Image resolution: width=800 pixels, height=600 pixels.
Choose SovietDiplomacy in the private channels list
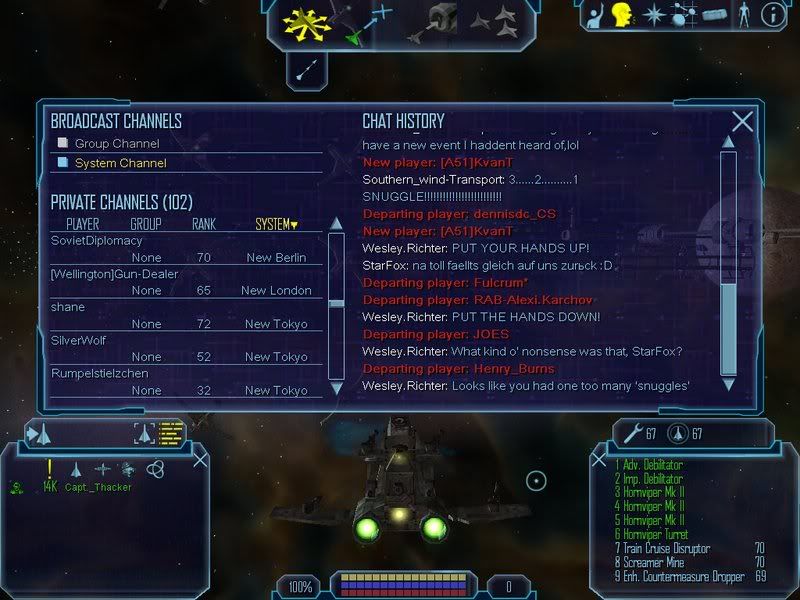[x=97, y=241]
